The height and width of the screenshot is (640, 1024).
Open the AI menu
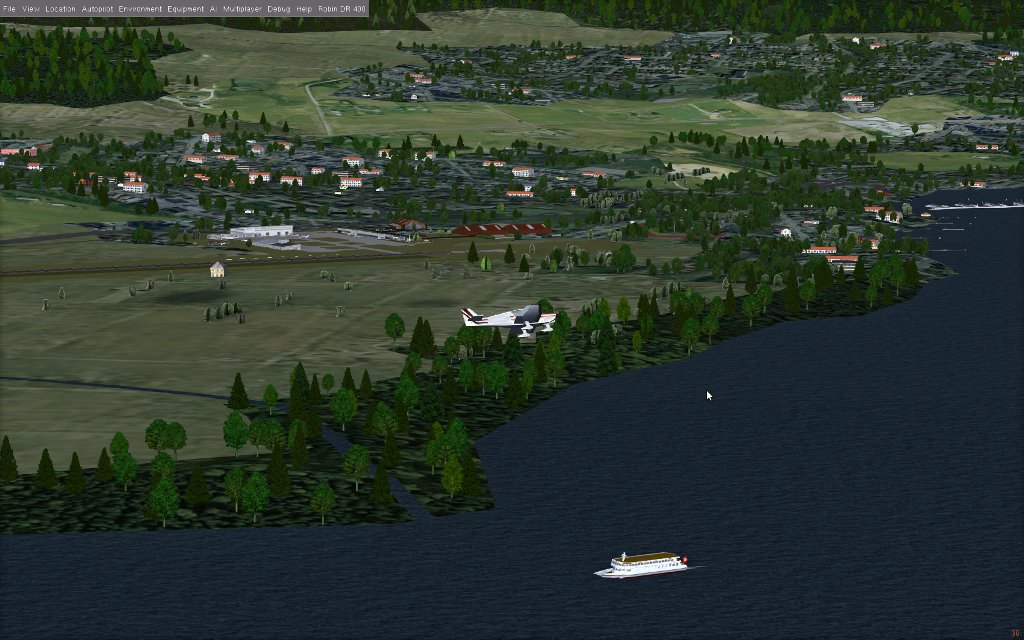pos(213,8)
